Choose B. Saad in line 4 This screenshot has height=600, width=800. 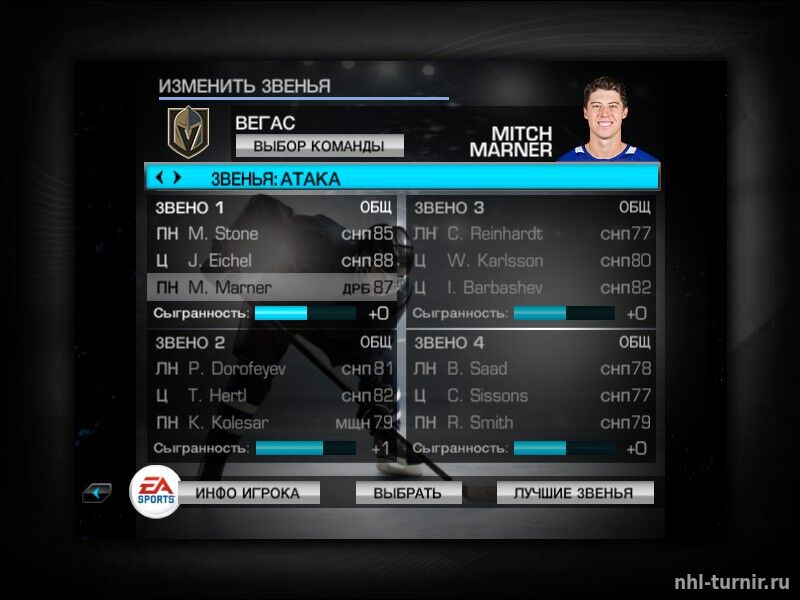pos(531,369)
